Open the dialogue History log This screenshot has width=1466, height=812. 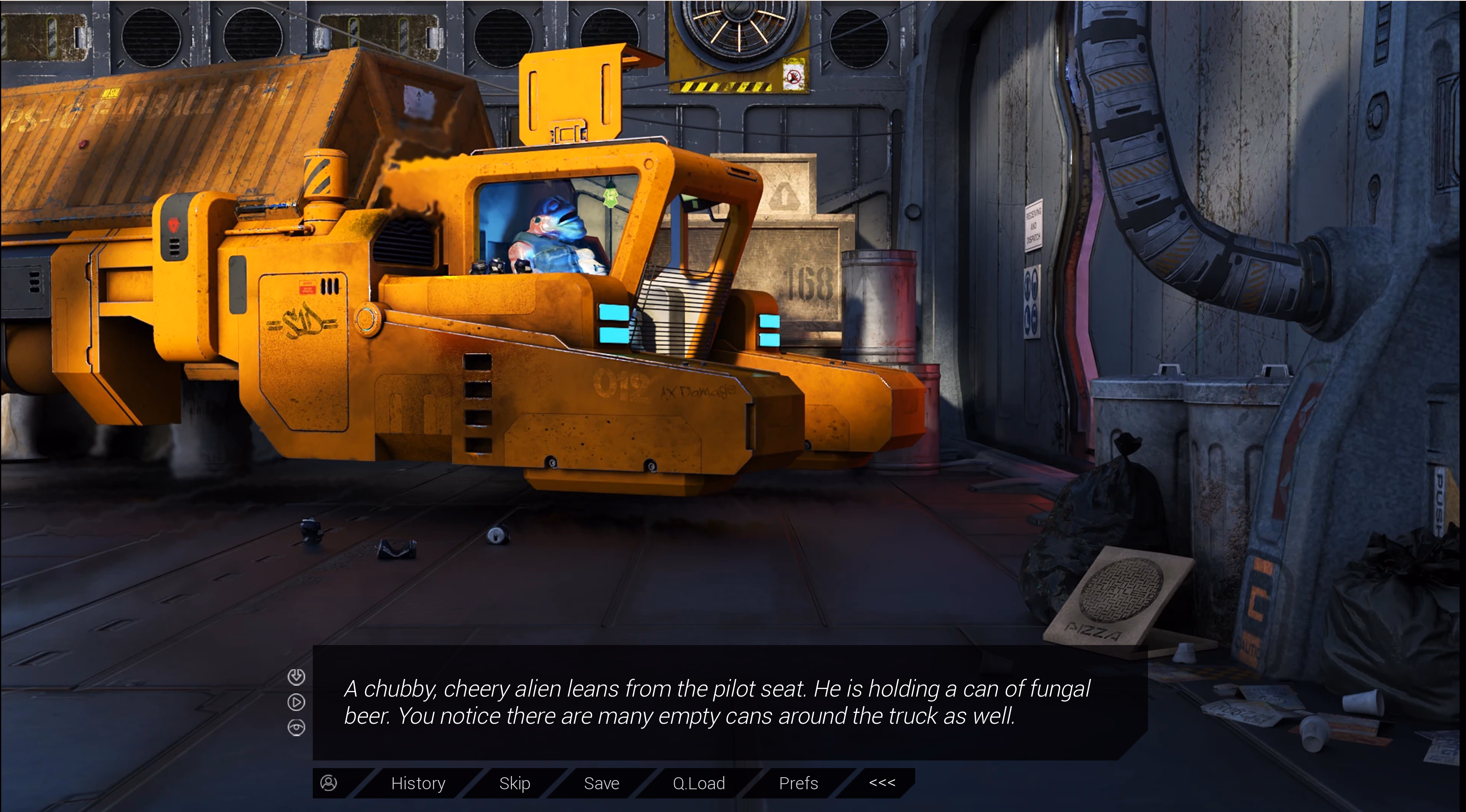point(418,784)
